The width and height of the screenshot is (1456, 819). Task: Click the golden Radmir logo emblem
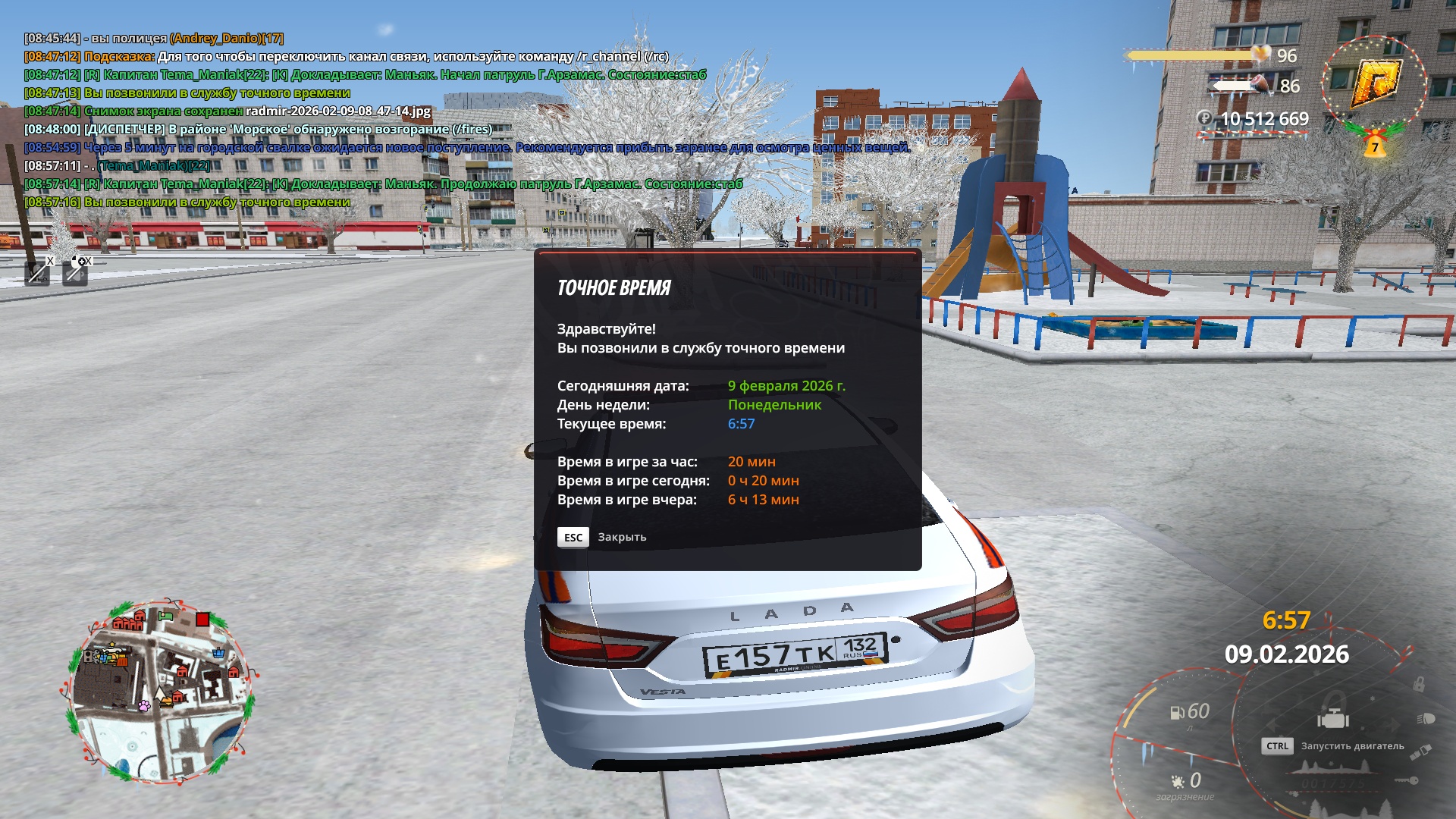pos(1375,81)
